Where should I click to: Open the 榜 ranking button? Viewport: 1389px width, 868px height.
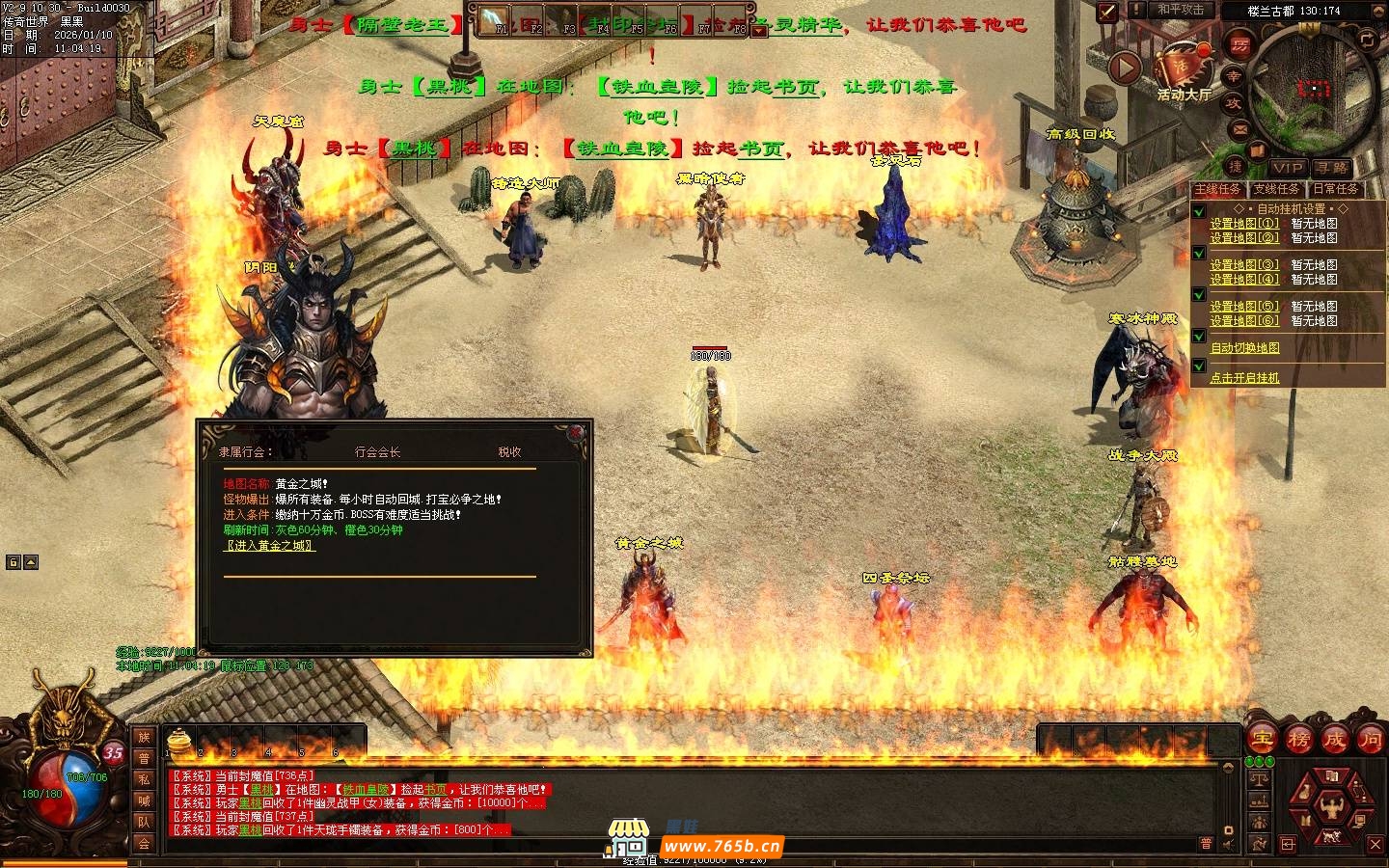click(1298, 740)
